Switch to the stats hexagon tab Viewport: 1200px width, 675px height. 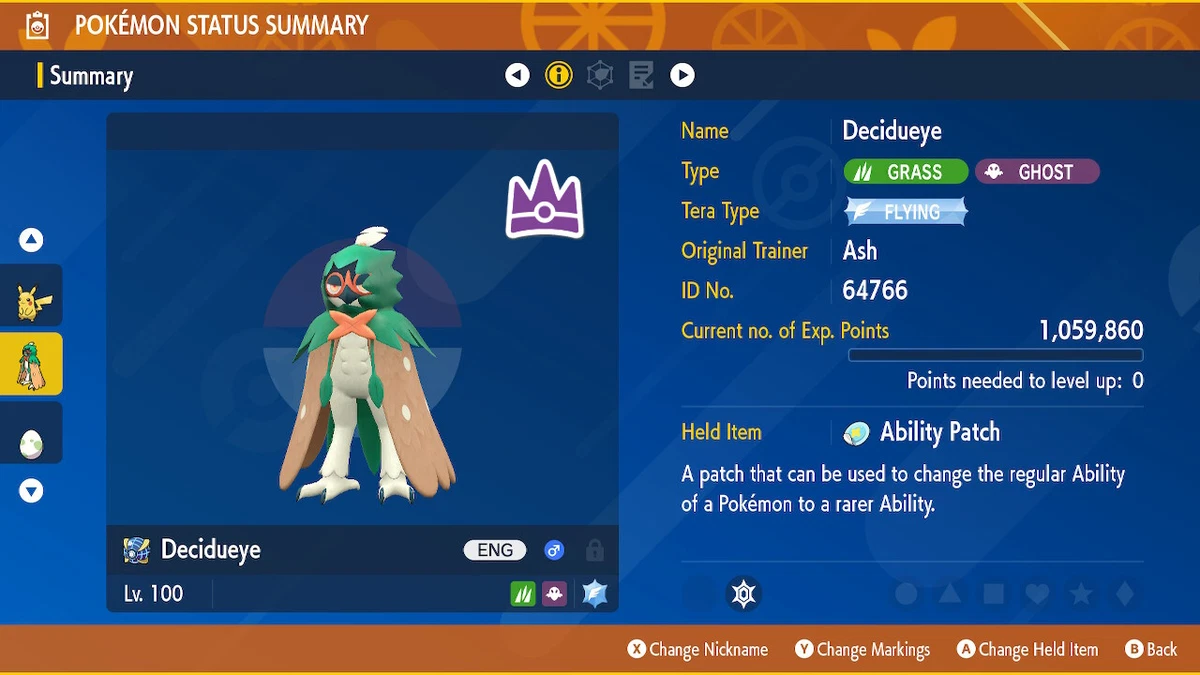[x=600, y=75]
